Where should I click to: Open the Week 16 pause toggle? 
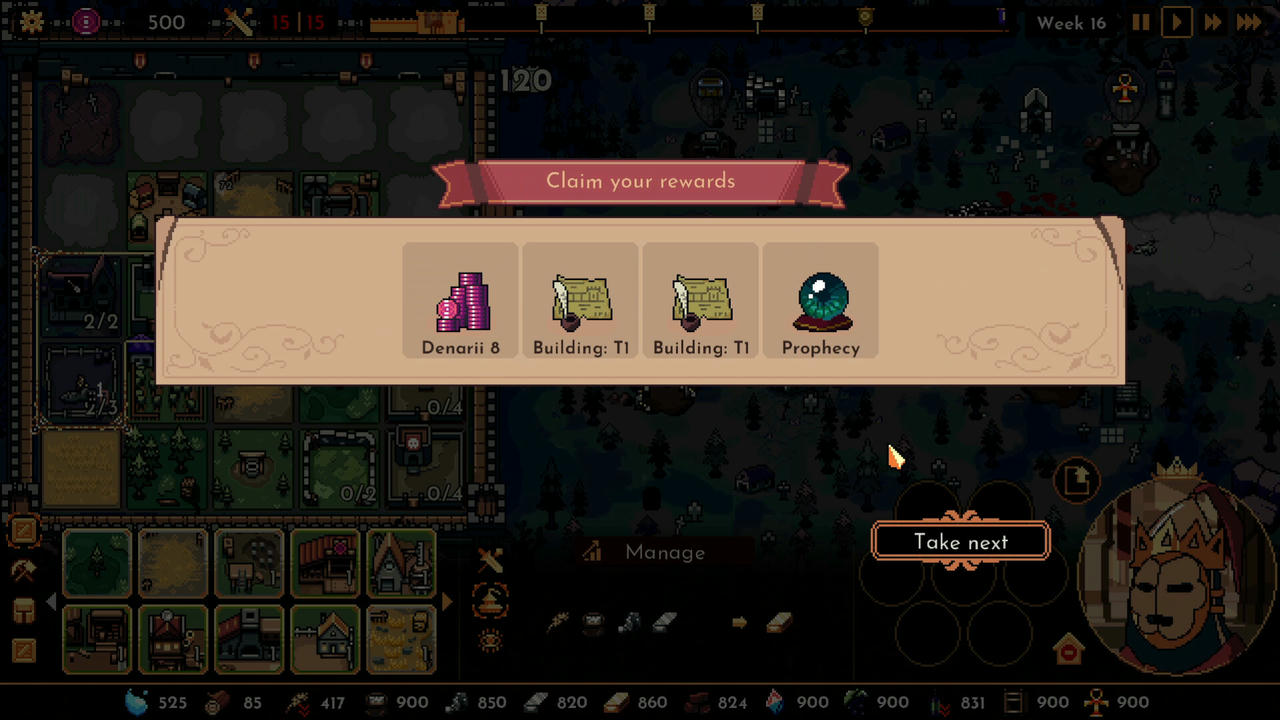pos(1140,22)
